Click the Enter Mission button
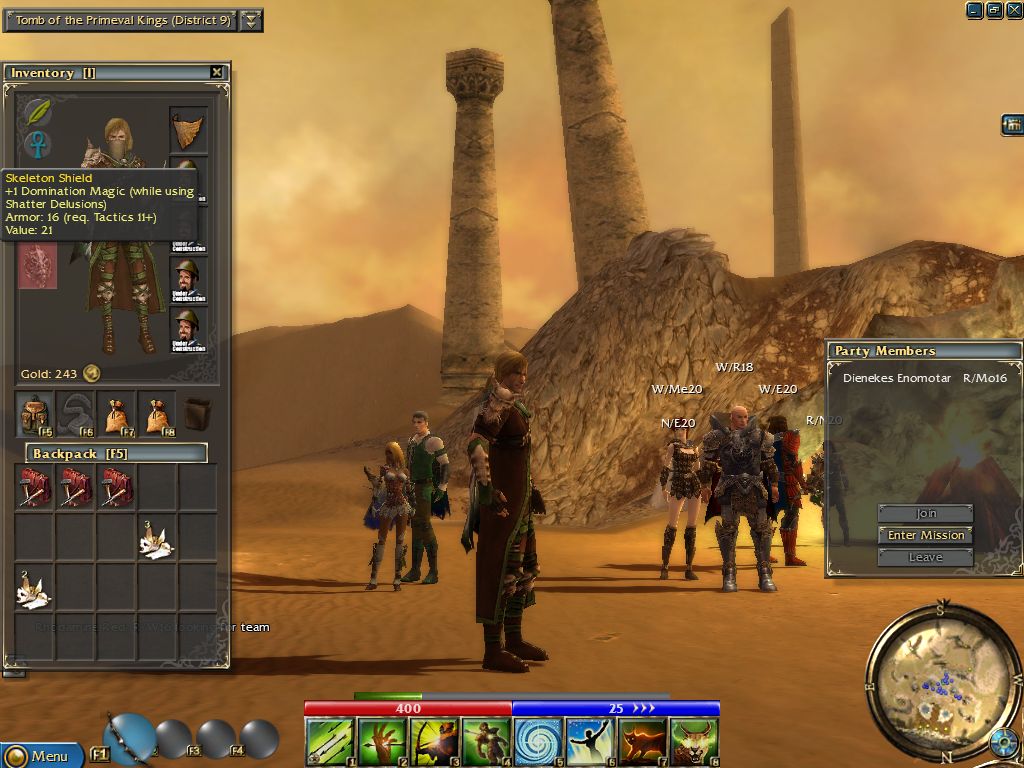Screen dimensions: 1024x768 926,535
